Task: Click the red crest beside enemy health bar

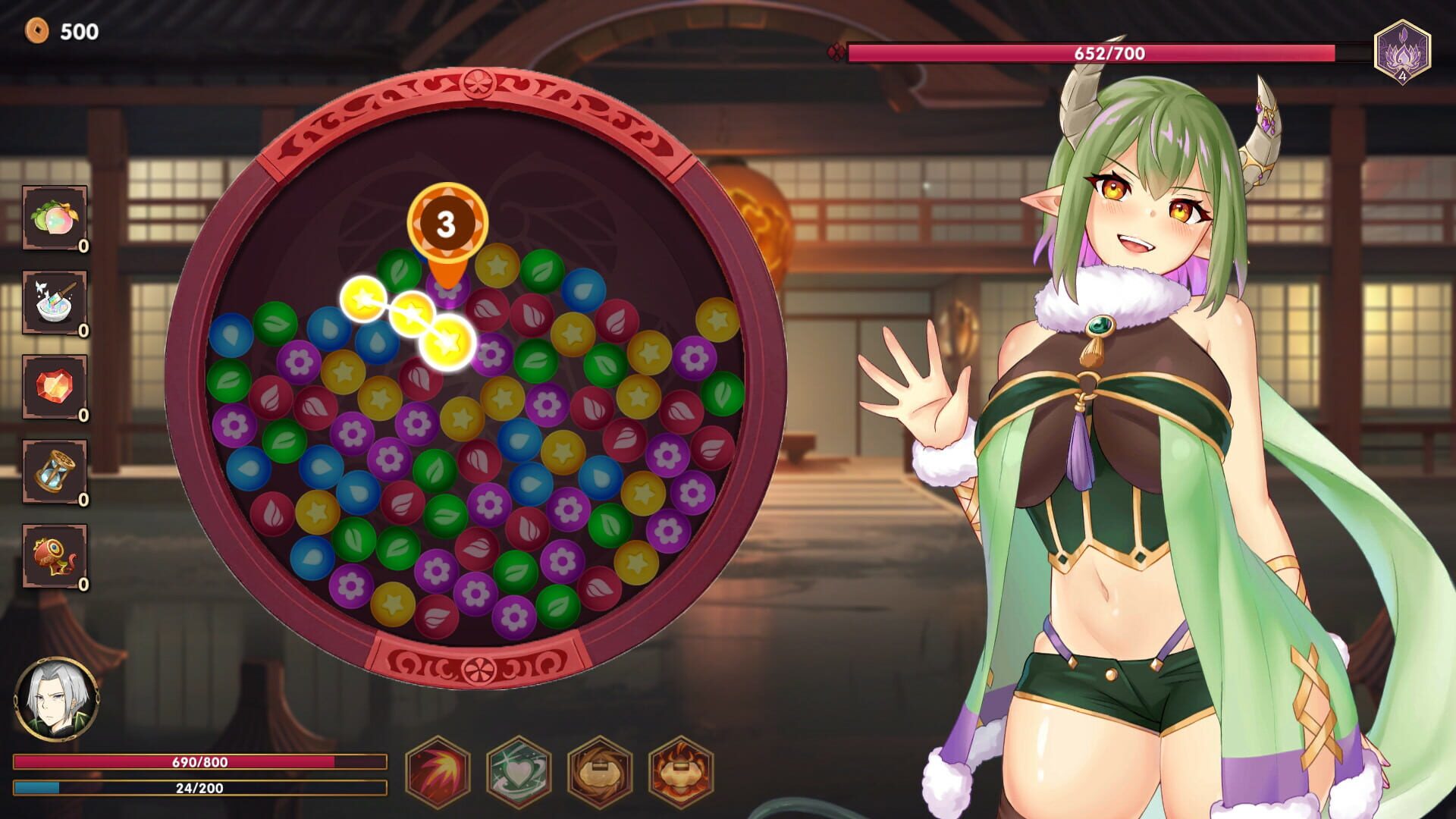Action: 834,50
